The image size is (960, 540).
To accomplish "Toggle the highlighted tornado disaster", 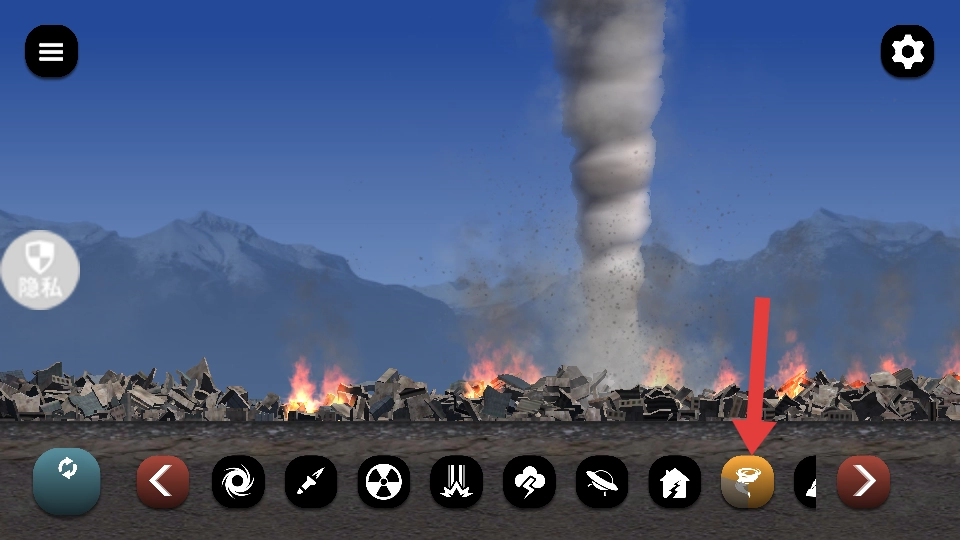I will tap(748, 482).
